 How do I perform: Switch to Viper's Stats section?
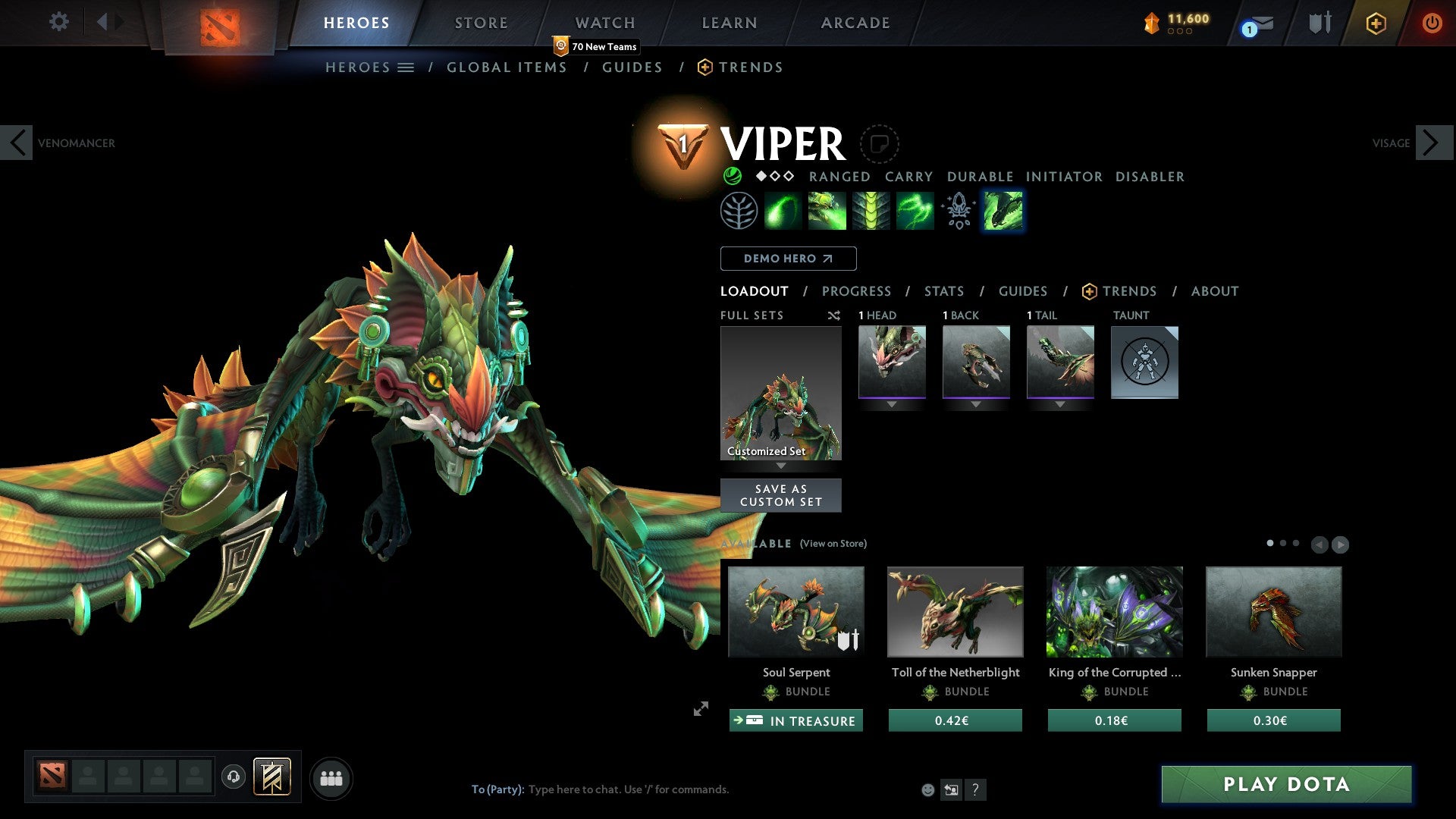pyautogui.click(x=943, y=291)
